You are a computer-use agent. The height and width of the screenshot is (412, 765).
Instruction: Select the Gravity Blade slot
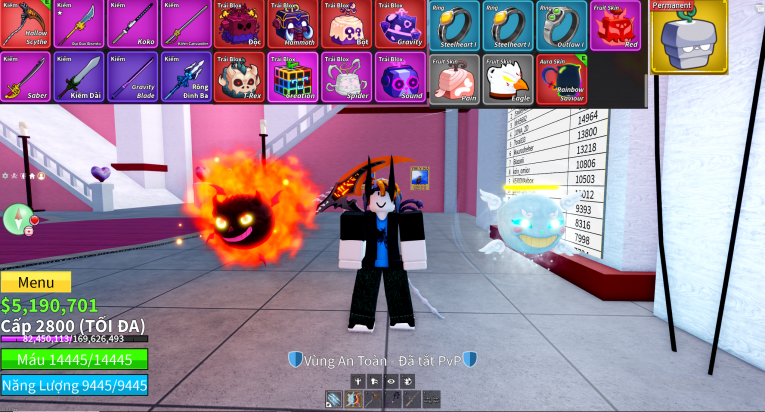[132, 77]
